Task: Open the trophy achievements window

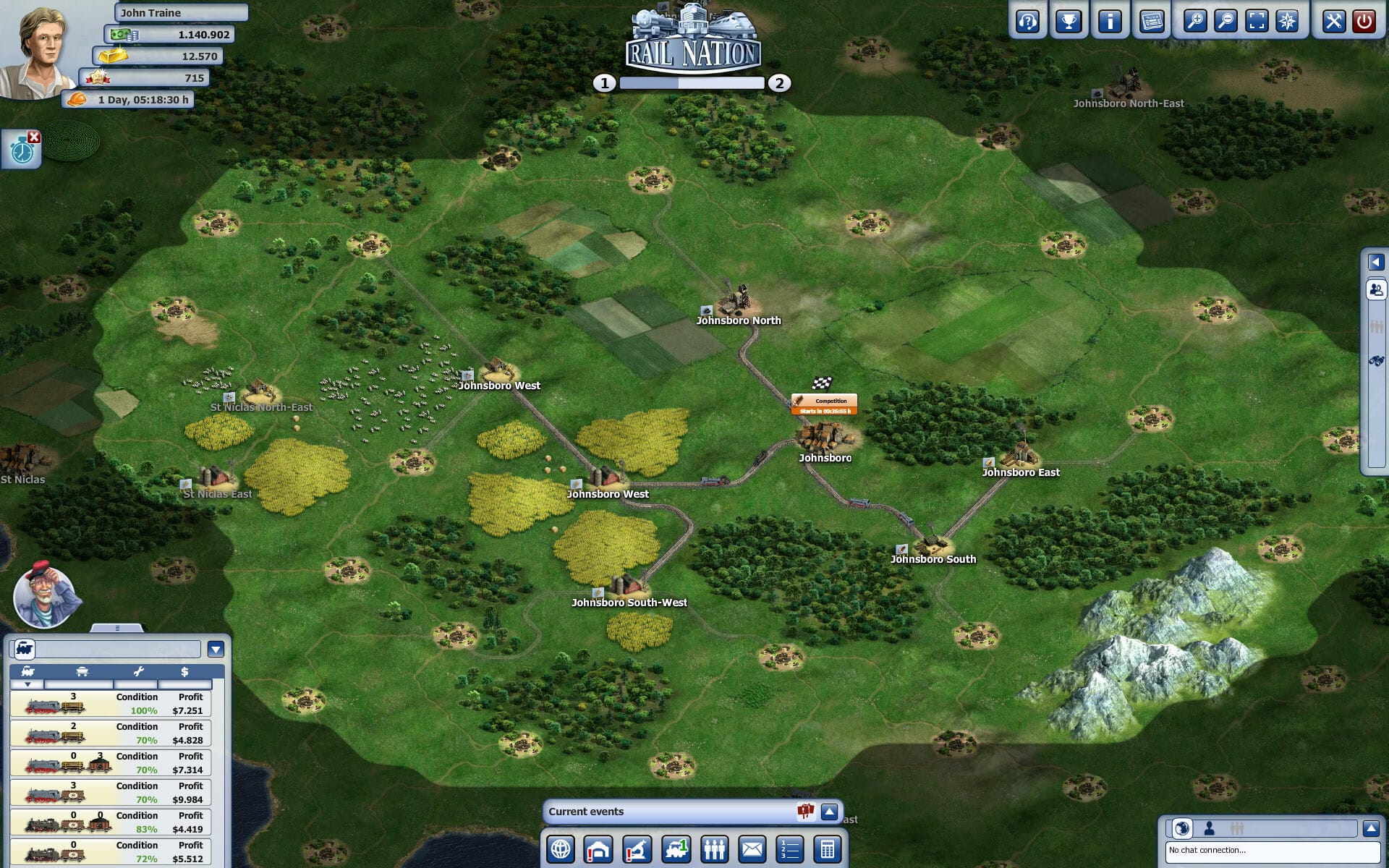Action: tap(1069, 21)
